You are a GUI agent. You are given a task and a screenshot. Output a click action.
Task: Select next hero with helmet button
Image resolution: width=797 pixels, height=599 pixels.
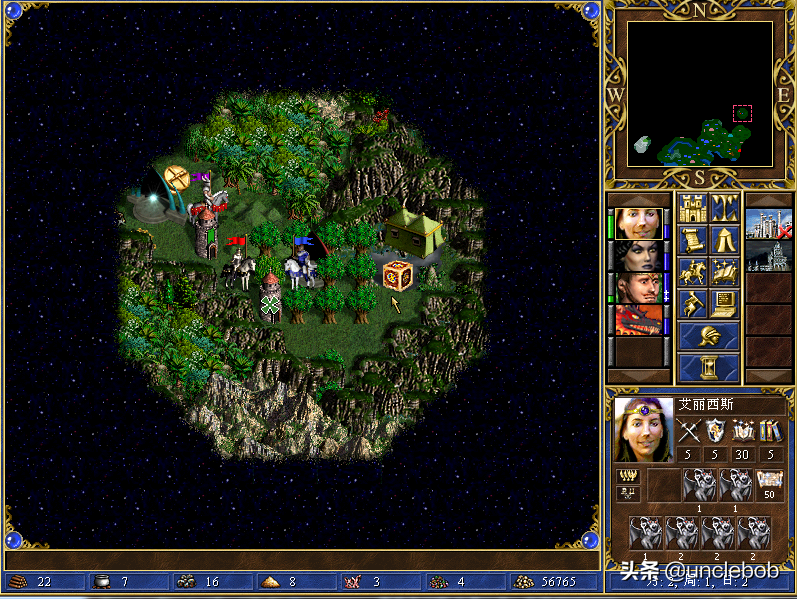tap(708, 336)
